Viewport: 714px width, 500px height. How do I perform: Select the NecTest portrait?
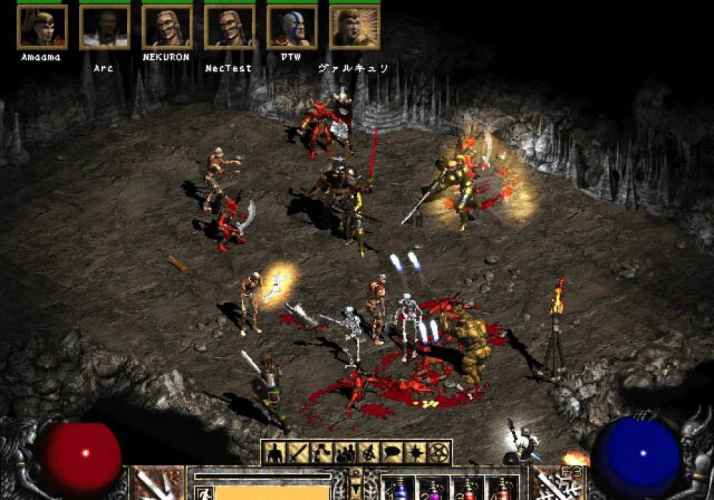229,27
